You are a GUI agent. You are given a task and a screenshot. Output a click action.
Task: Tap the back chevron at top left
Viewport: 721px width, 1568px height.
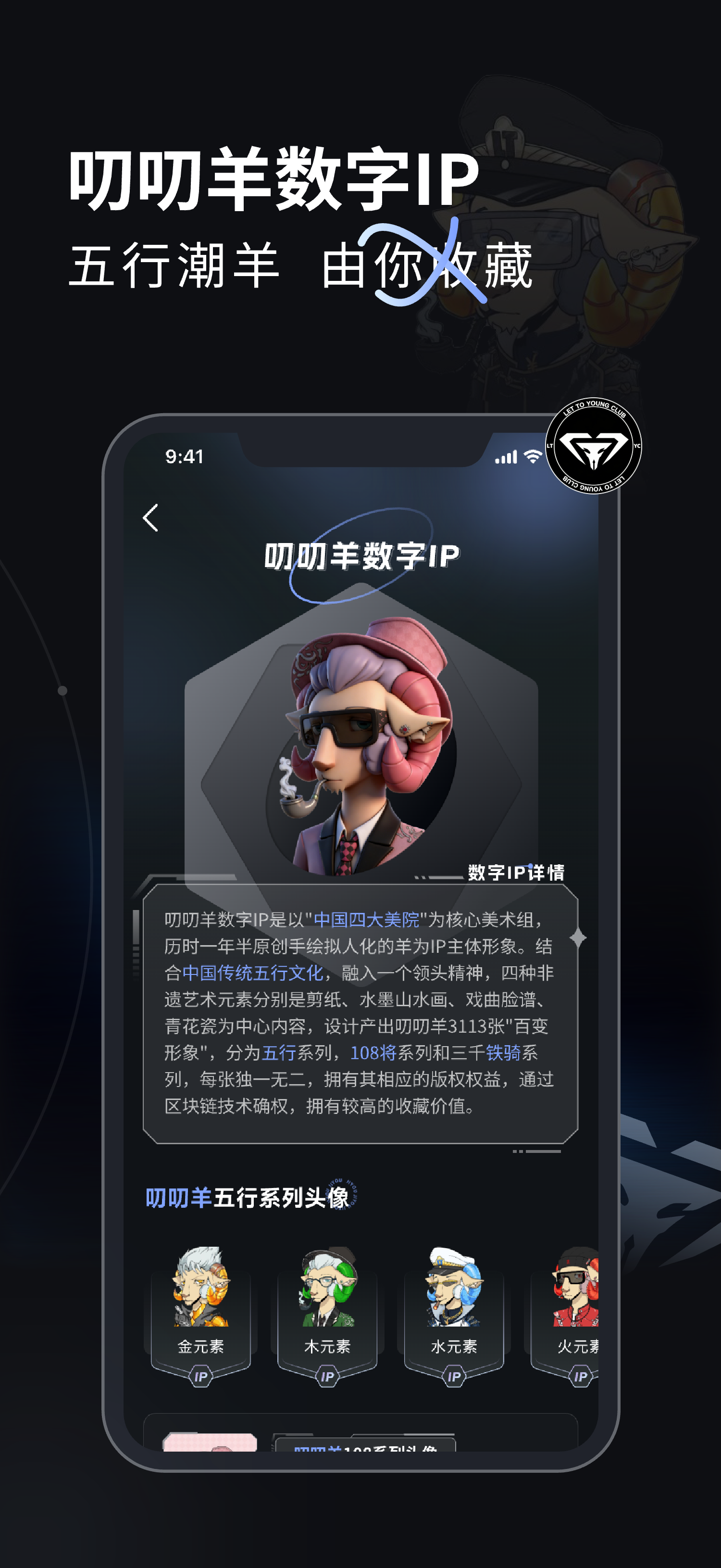150,518
